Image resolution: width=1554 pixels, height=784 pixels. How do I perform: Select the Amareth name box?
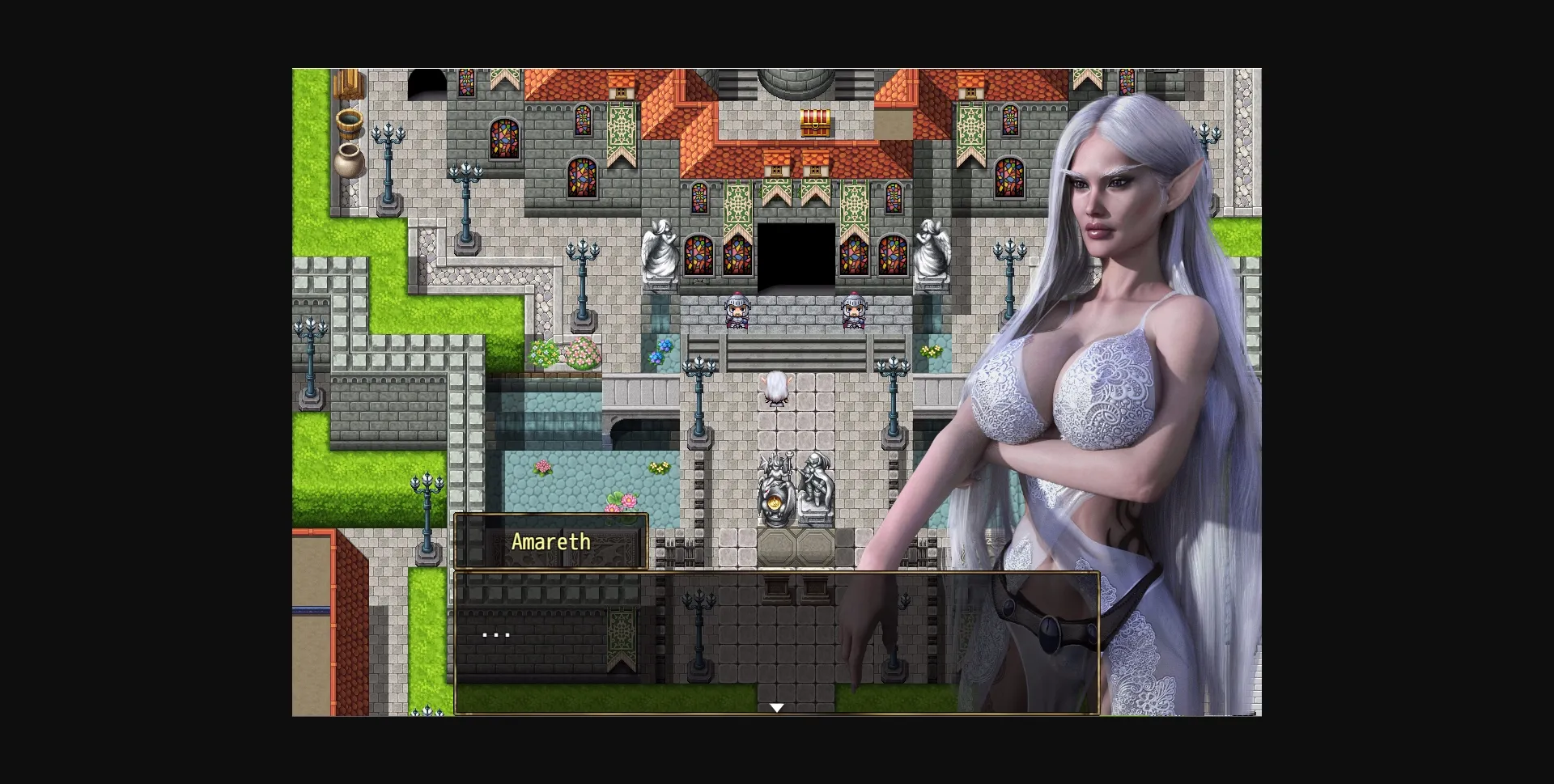[550, 542]
